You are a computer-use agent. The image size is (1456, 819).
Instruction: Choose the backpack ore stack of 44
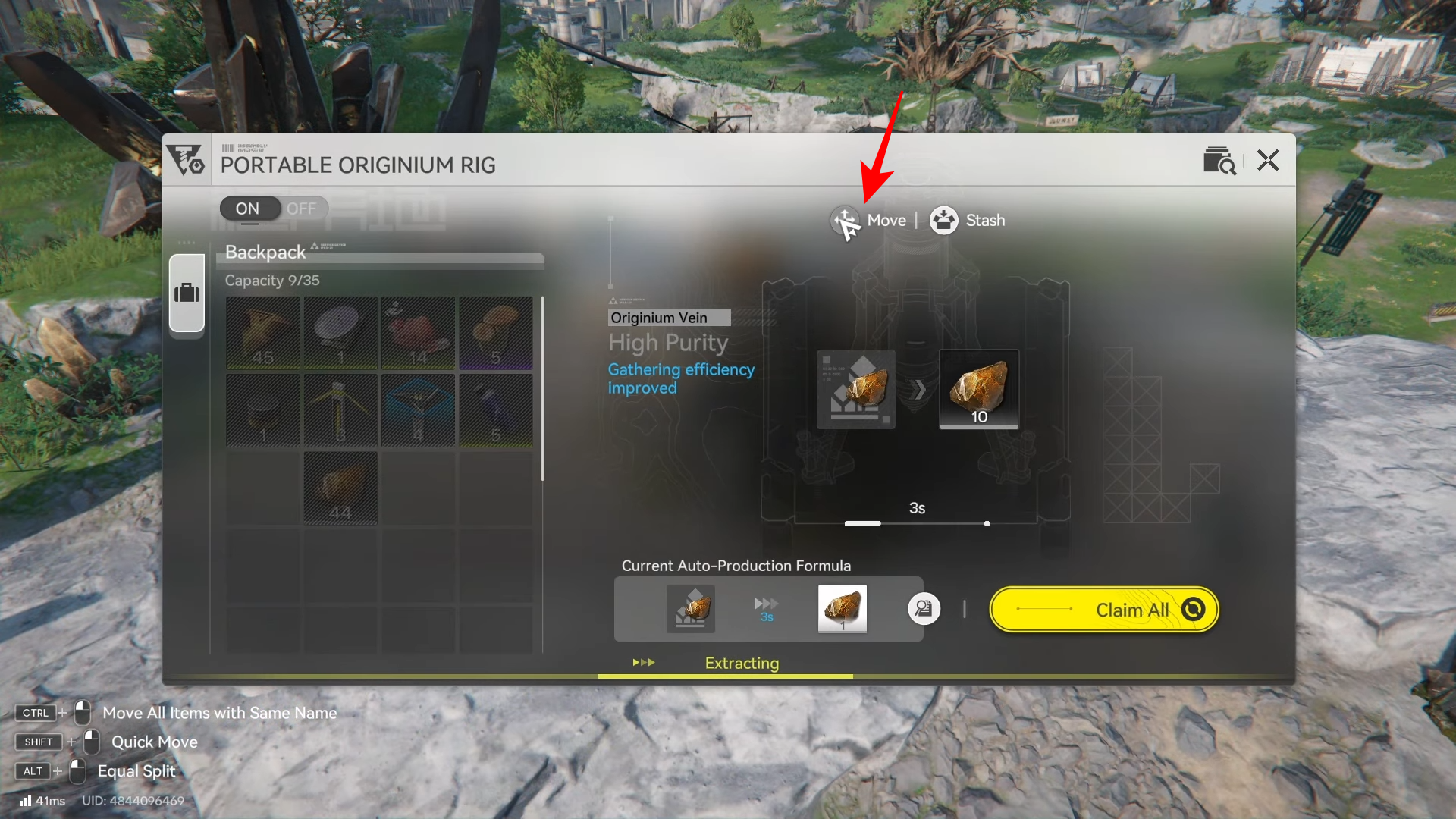(340, 488)
